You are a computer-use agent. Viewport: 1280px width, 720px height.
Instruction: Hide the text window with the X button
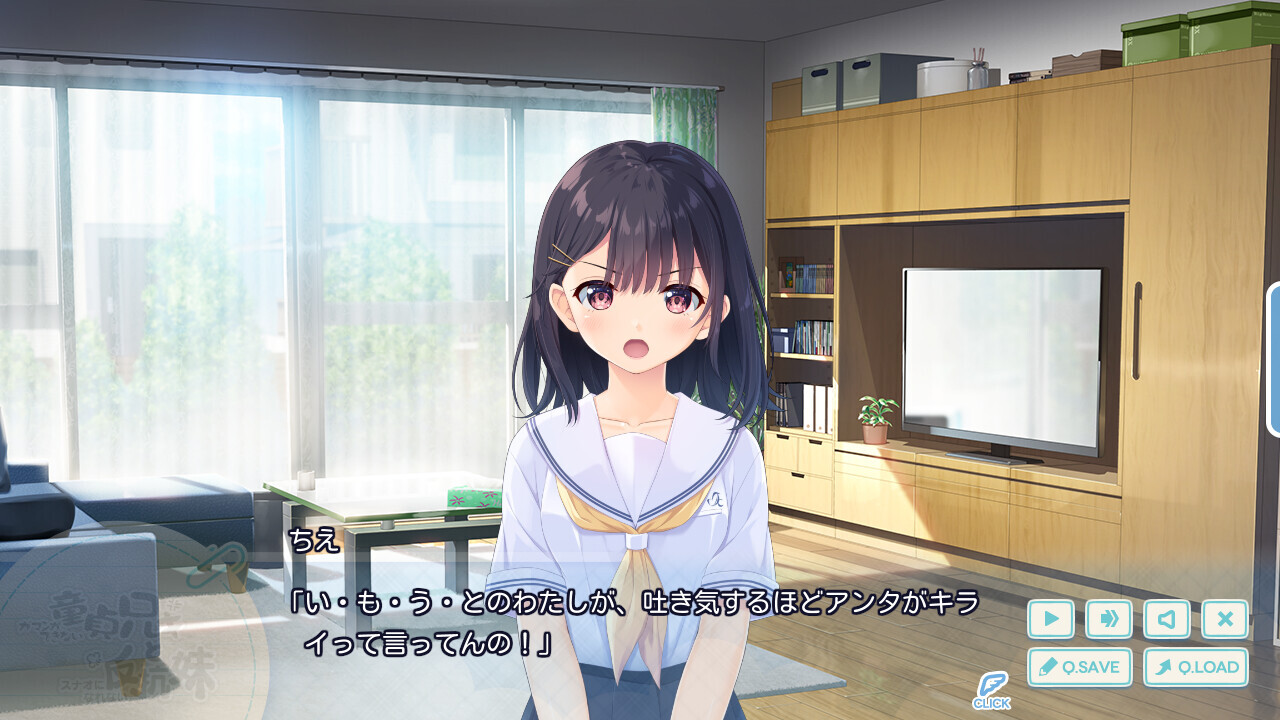[x=1225, y=619]
